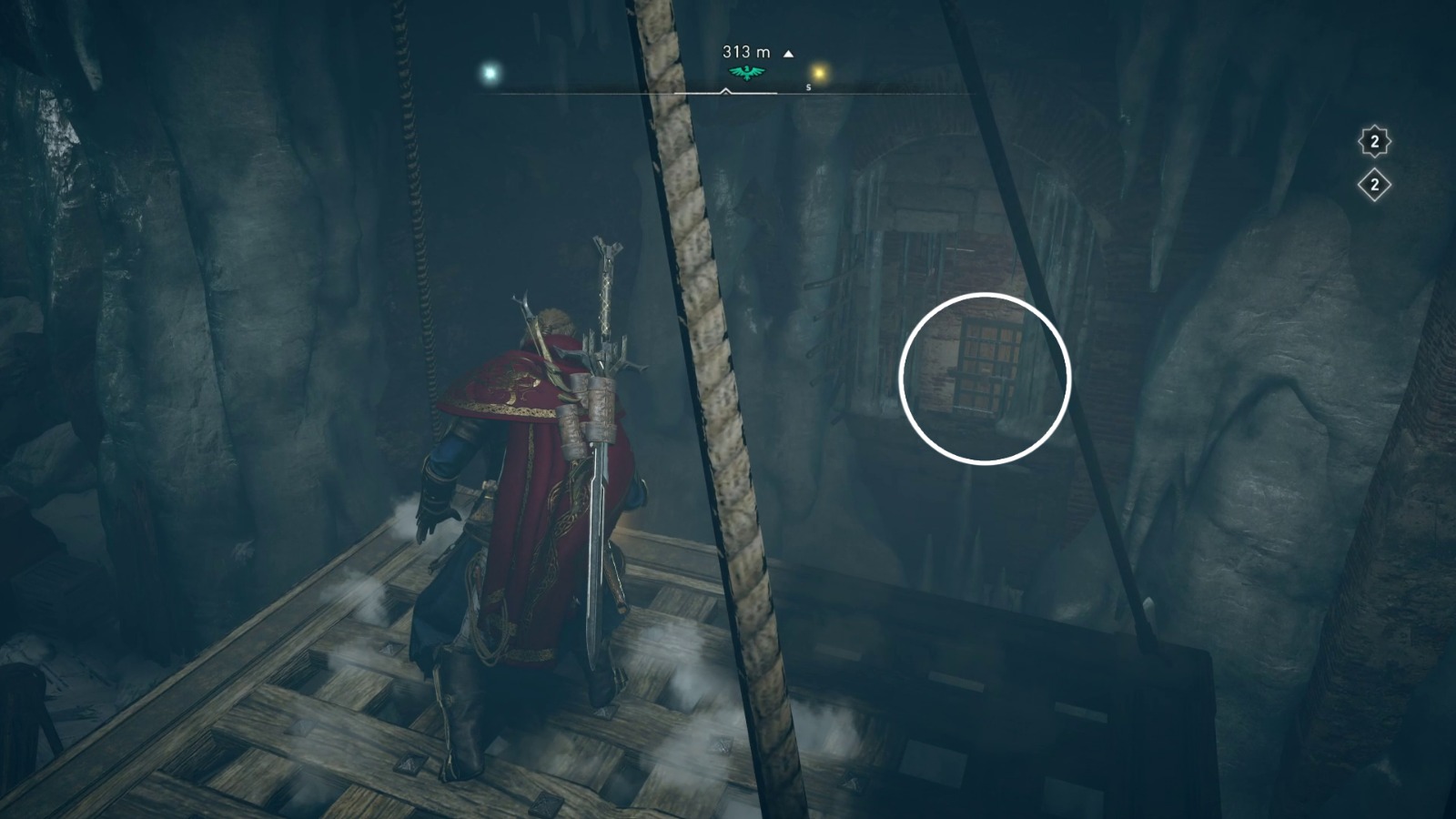This screenshot has width=1456, height=819.
Task: Click the white triangle above the quest icon
Action: (x=788, y=52)
